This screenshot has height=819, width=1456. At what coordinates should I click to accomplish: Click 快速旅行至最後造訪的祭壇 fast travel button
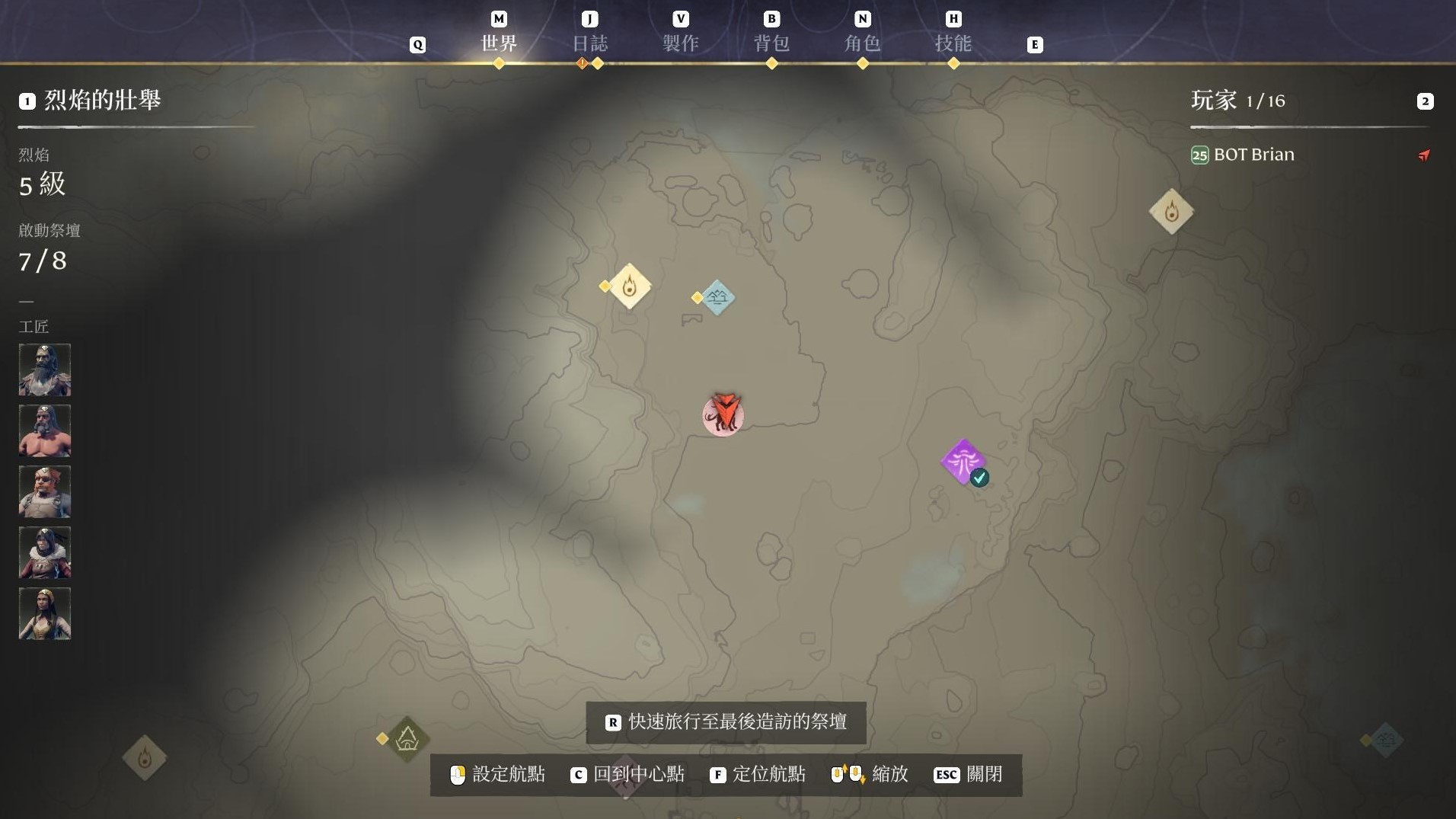(726, 722)
